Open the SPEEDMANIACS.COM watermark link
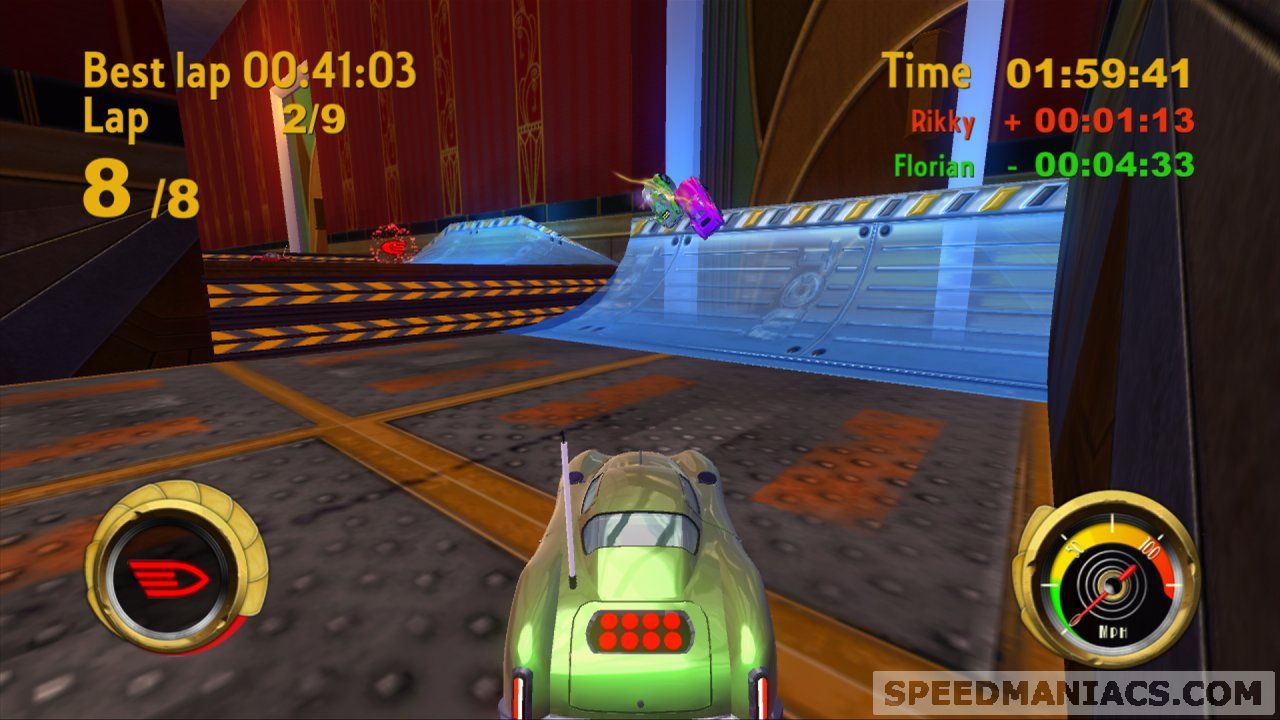 click(1073, 693)
